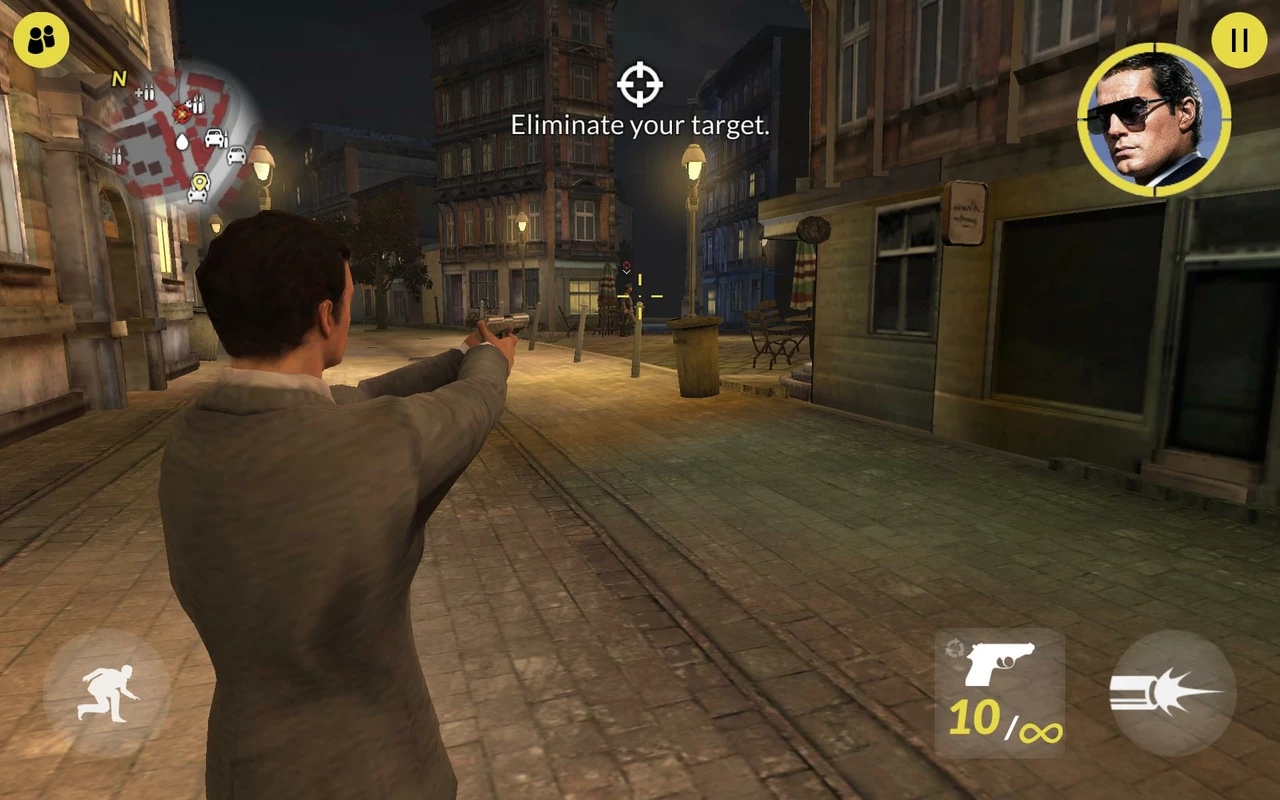Viewport: 1280px width, 800px height.
Task: Tap the 'Eliminate your target' objective text
Action: coord(640,125)
